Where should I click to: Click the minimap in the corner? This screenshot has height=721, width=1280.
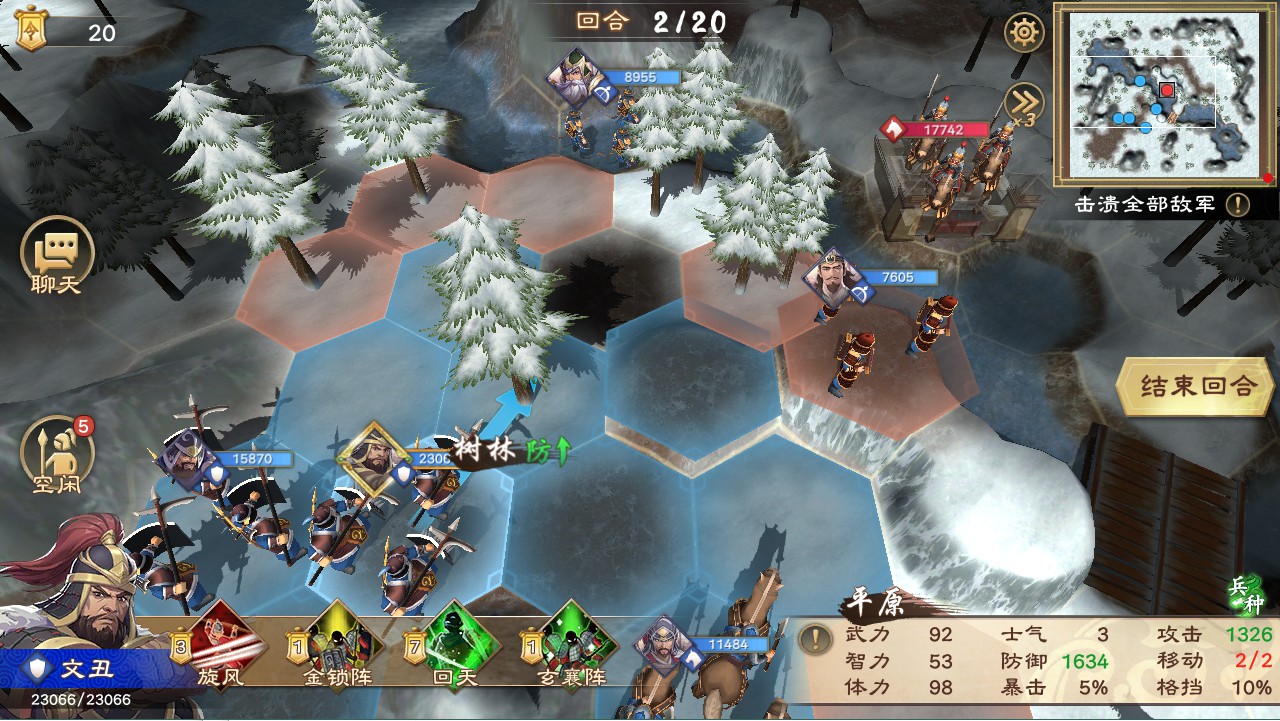pos(1160,93)
